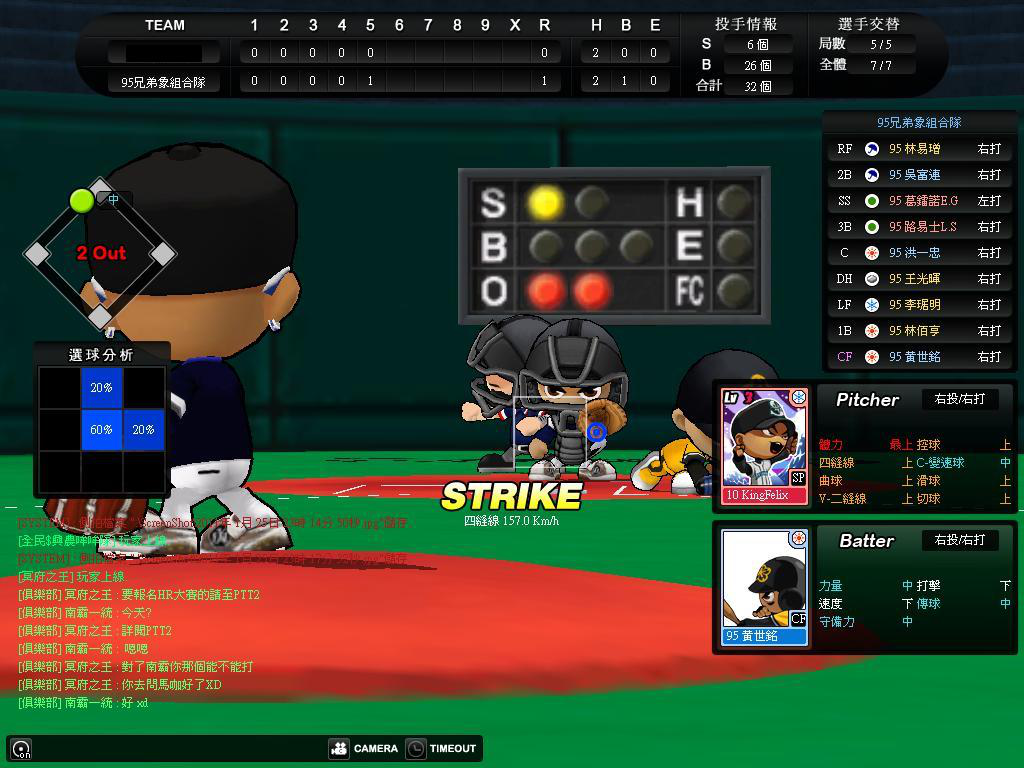View the 黃世銘 batter card
This screenshot has height=768, width=1024.
[x=764, y=587]
